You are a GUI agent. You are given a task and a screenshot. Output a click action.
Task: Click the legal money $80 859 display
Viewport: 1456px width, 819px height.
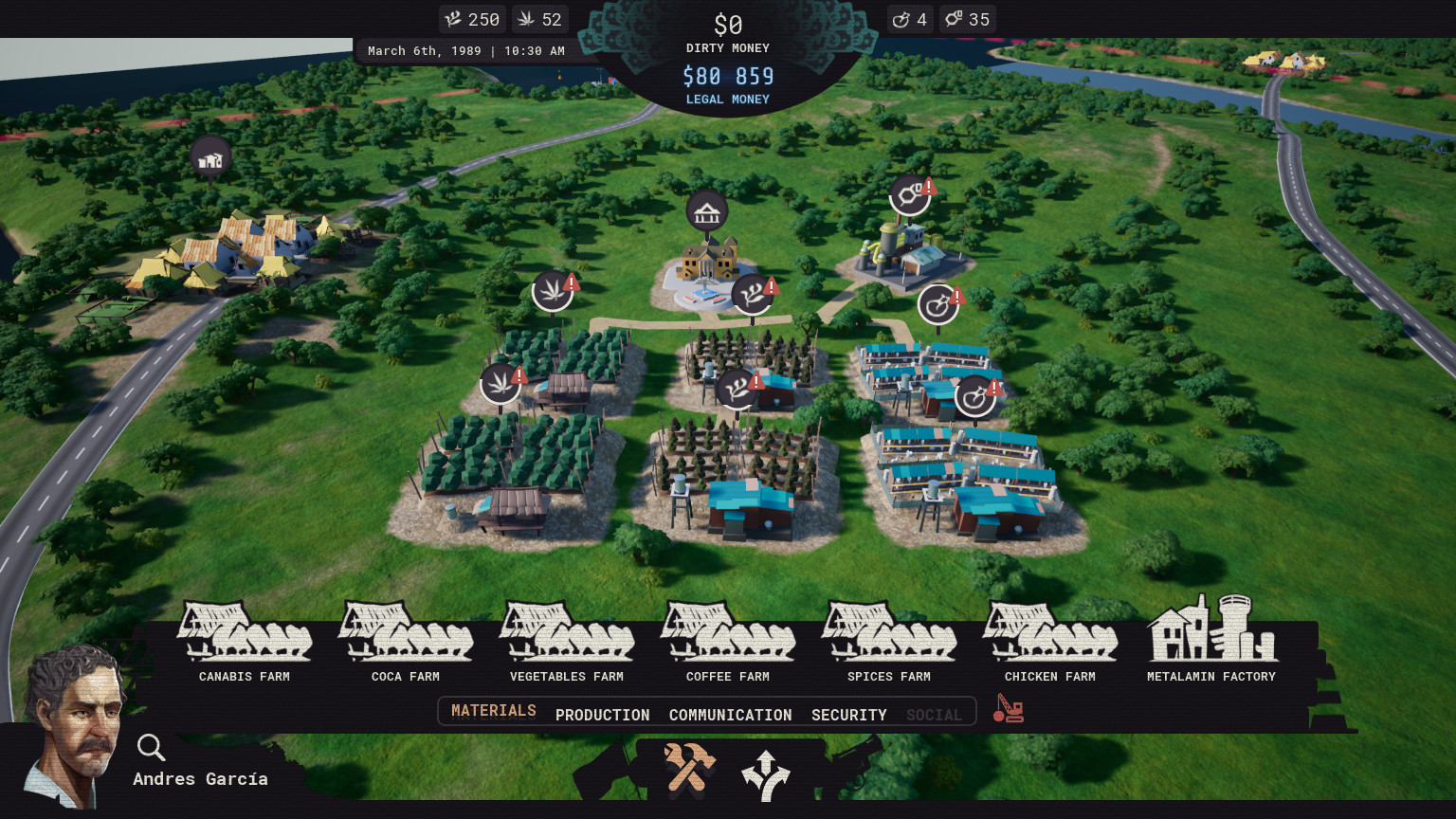point(727,76)
